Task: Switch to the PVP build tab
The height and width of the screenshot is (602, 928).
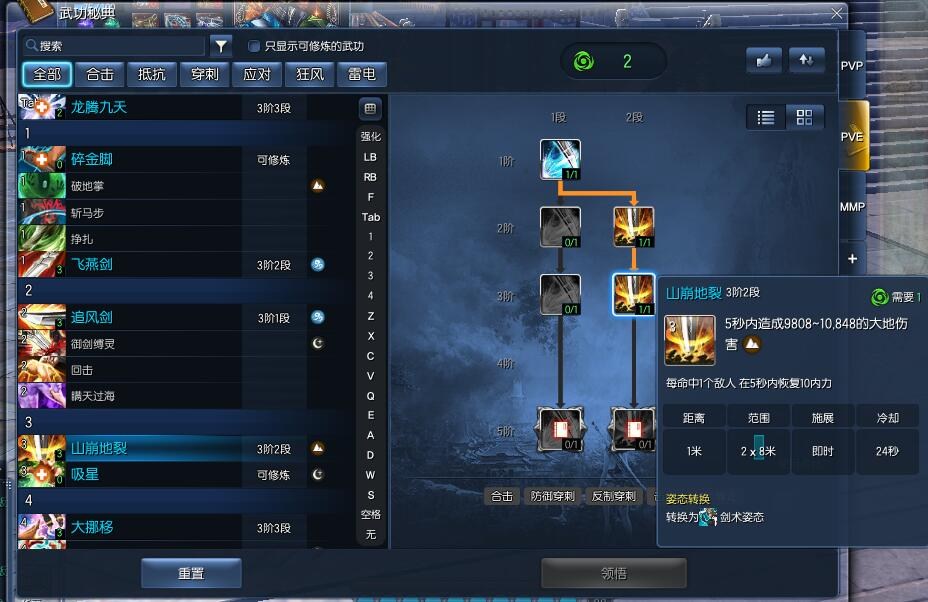Action: tap(852, 66)
